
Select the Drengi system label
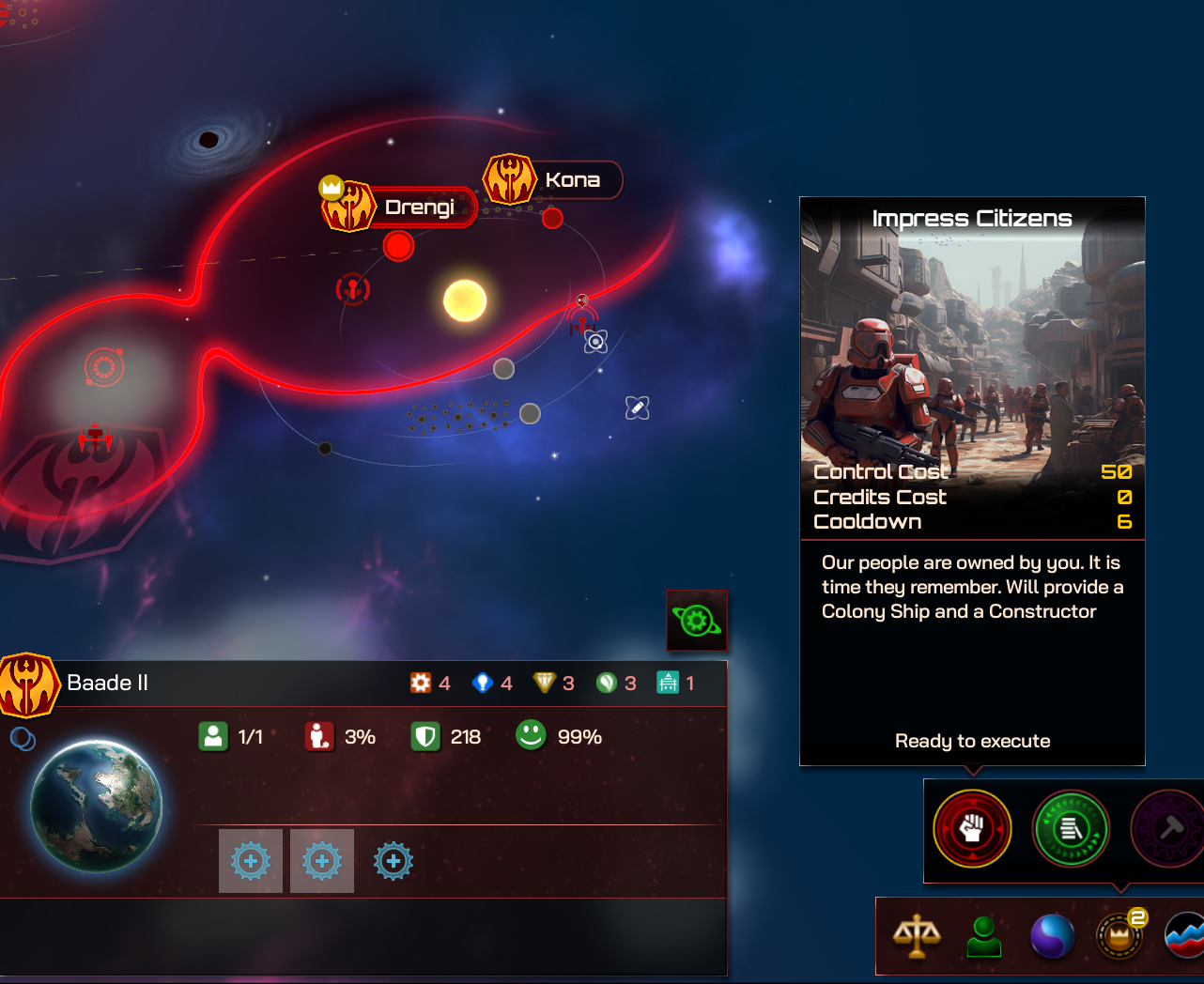(x=420, y=208)
